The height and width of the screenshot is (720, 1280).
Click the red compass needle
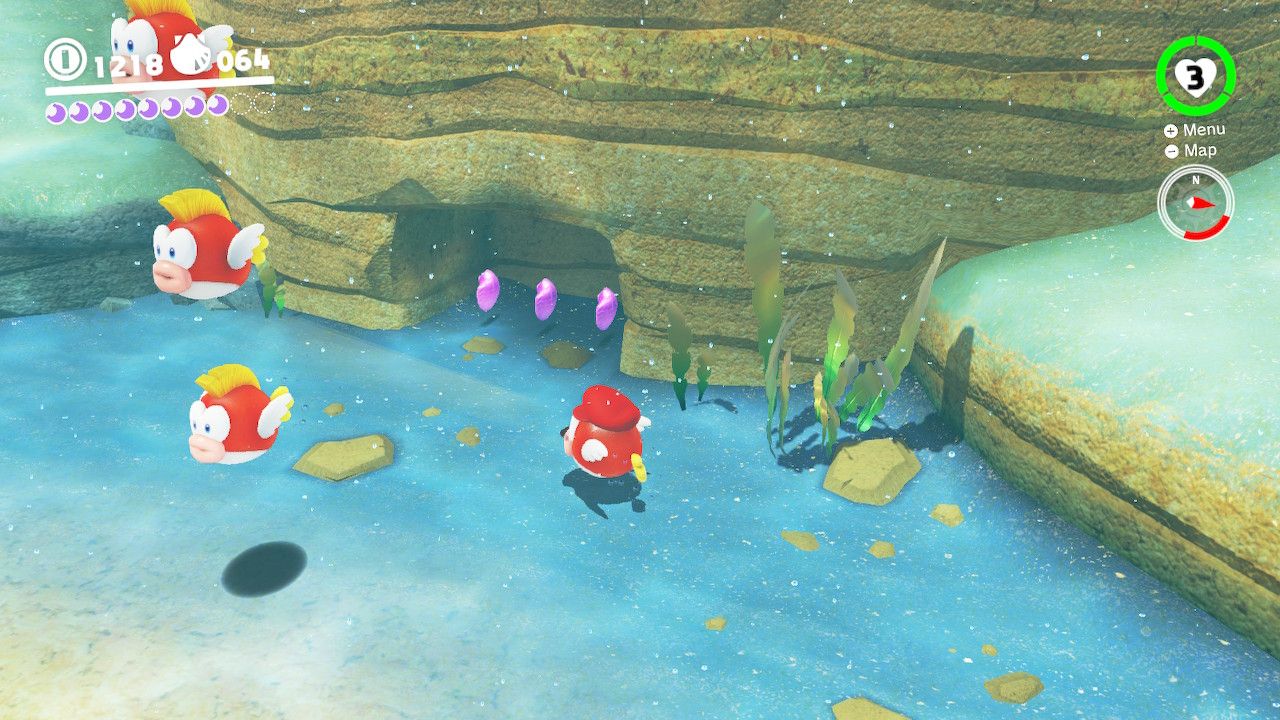(x=1204, y=203)
